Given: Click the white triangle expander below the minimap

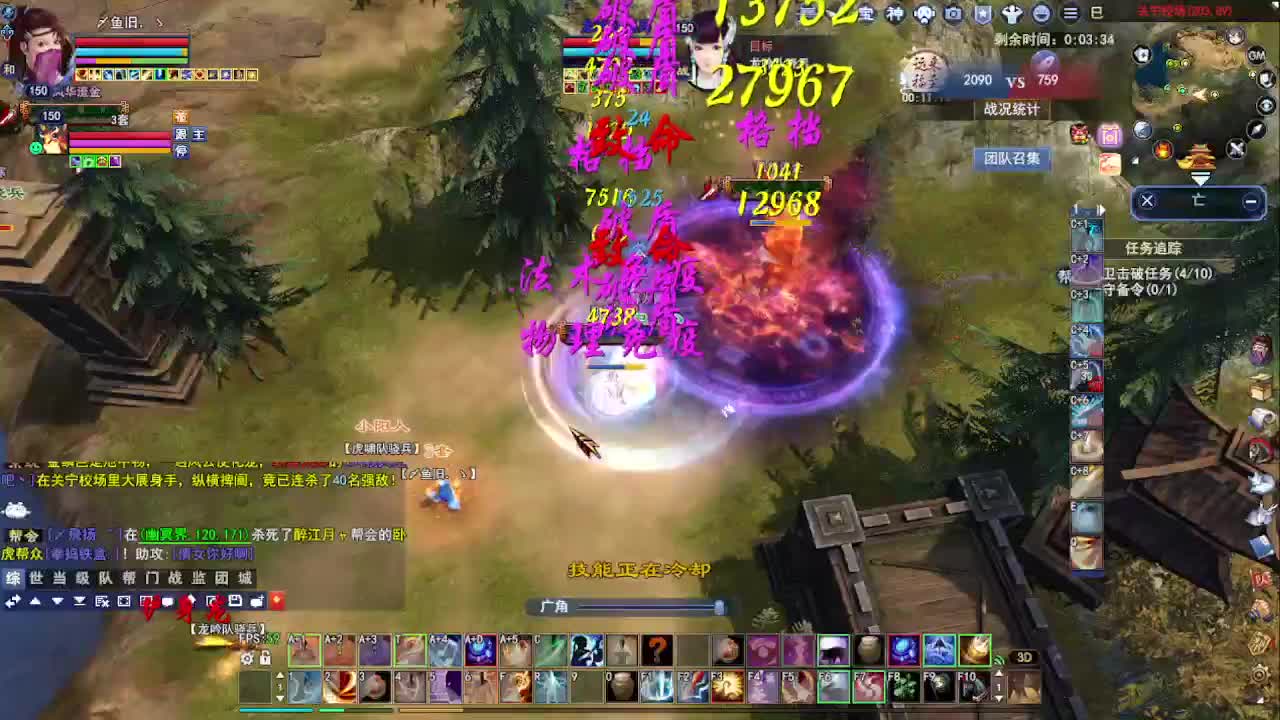Looking at the screenshot, I should click(x=1200, y=177).
